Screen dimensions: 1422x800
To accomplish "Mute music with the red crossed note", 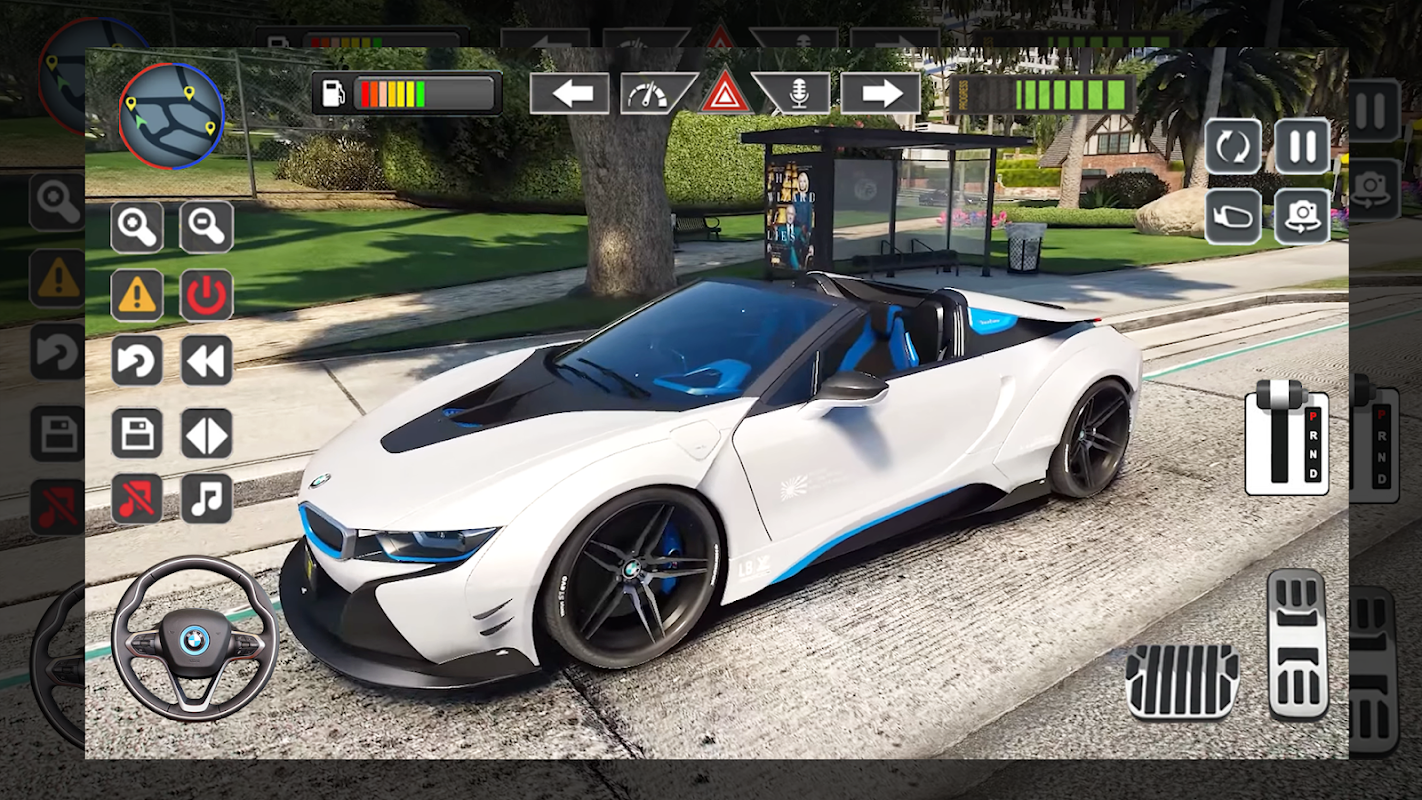I will point(136,499).
